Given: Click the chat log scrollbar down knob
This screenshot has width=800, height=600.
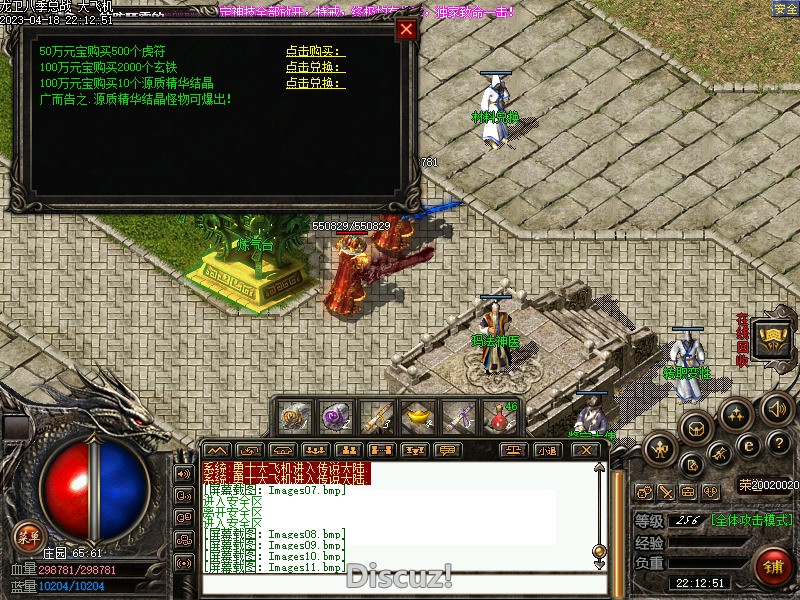Looking at the screenshot, I should pos(599,551).
